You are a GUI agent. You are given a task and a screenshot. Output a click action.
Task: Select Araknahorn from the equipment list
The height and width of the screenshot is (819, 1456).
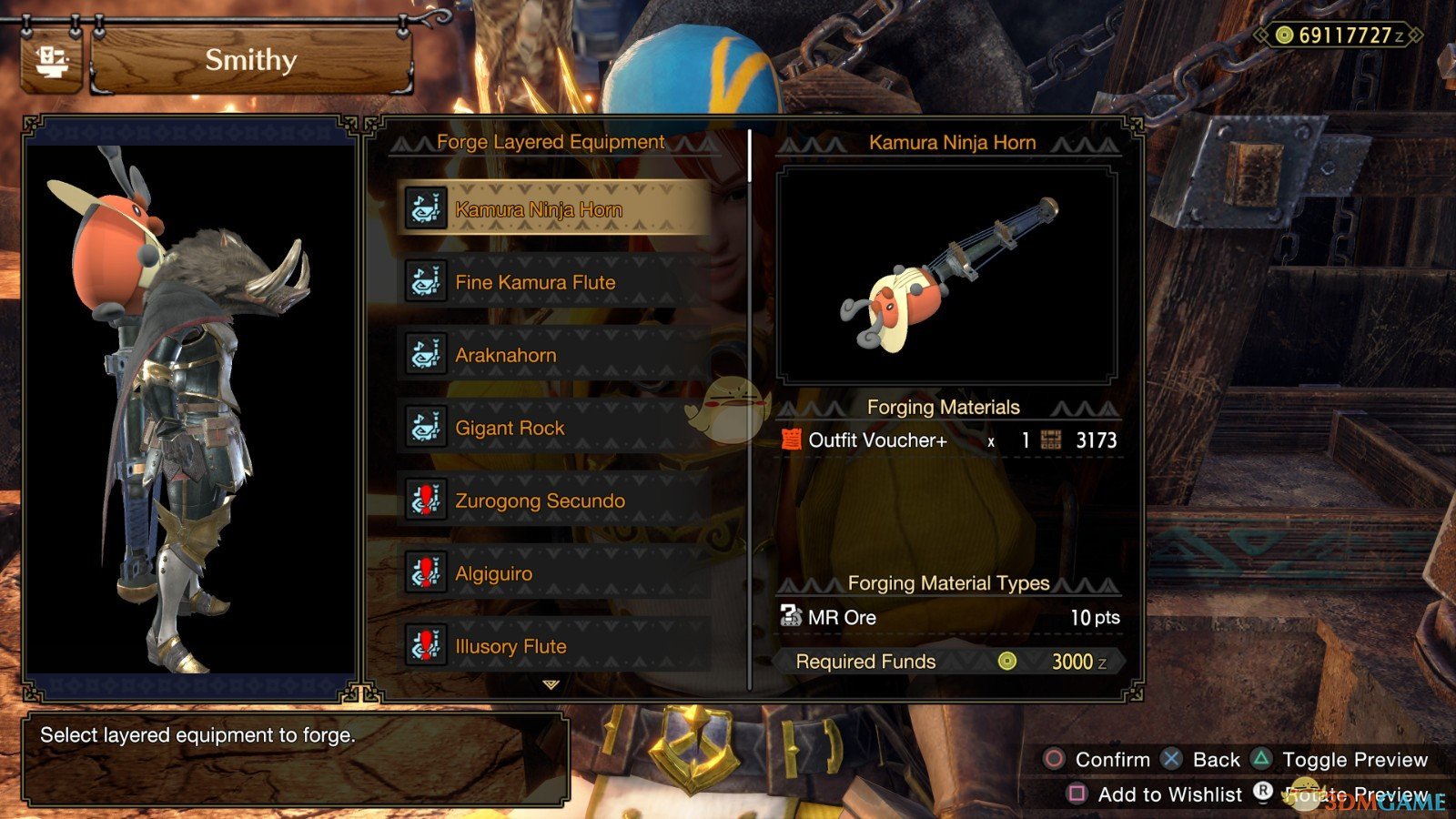coord(505,354)
